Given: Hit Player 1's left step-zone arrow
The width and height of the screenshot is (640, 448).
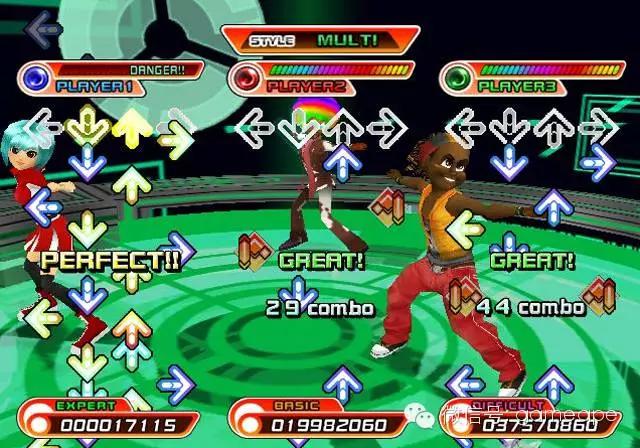Looking at the screenshot, I should pos(44,128).
